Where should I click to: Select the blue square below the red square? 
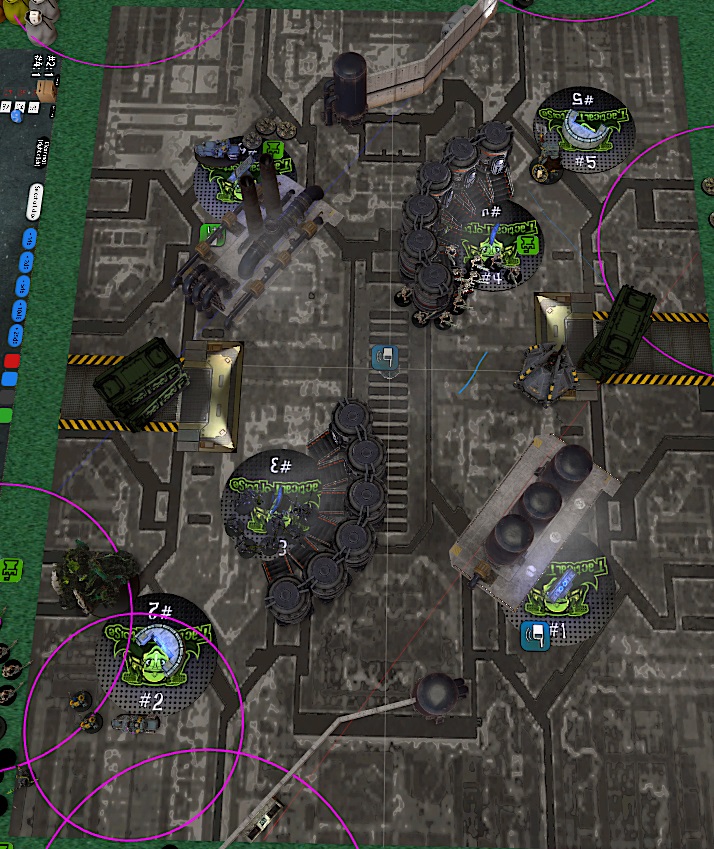(9, 380)
